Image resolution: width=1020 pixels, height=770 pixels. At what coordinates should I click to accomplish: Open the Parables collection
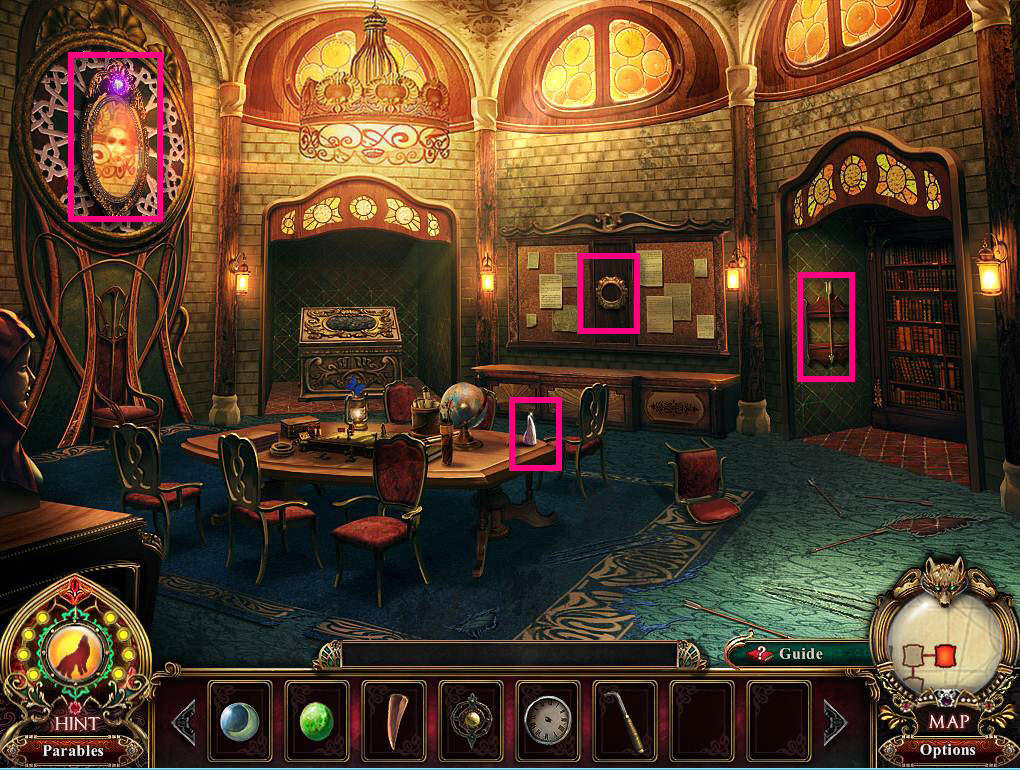coord(72,750)
